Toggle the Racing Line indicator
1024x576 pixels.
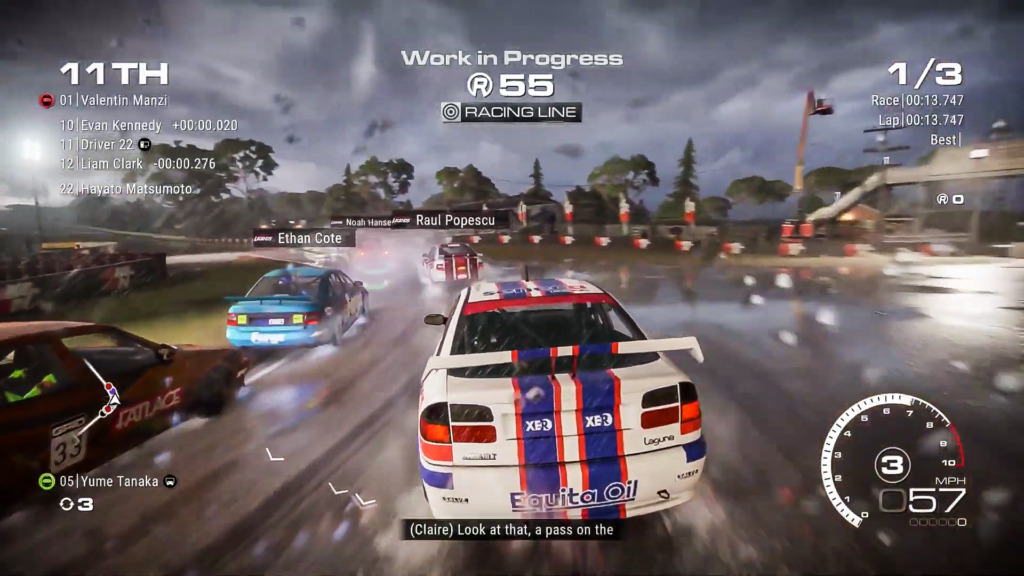tap(511, 112)
